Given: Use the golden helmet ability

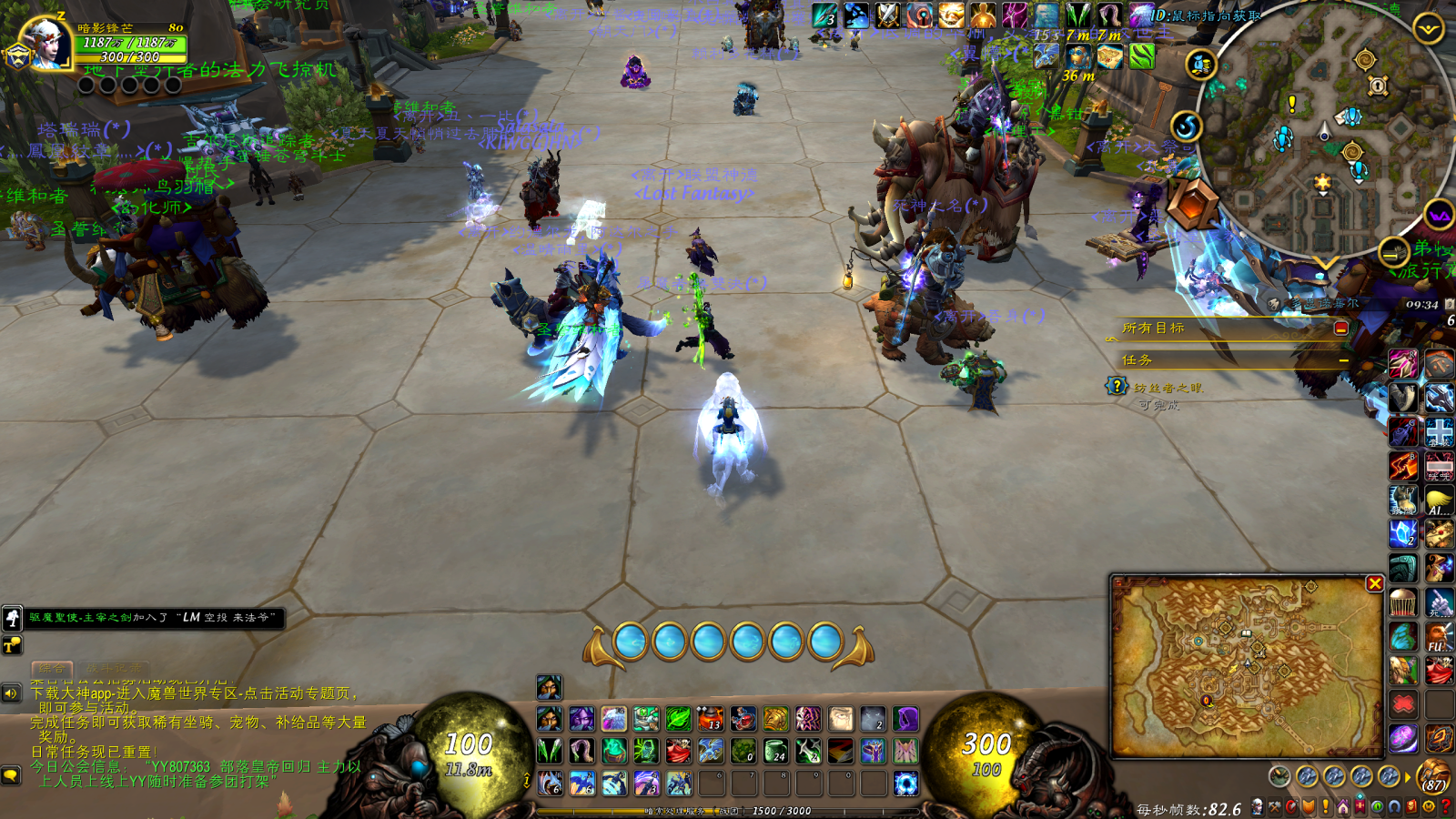Looking at the screenshot, I should tap(776, 719).
